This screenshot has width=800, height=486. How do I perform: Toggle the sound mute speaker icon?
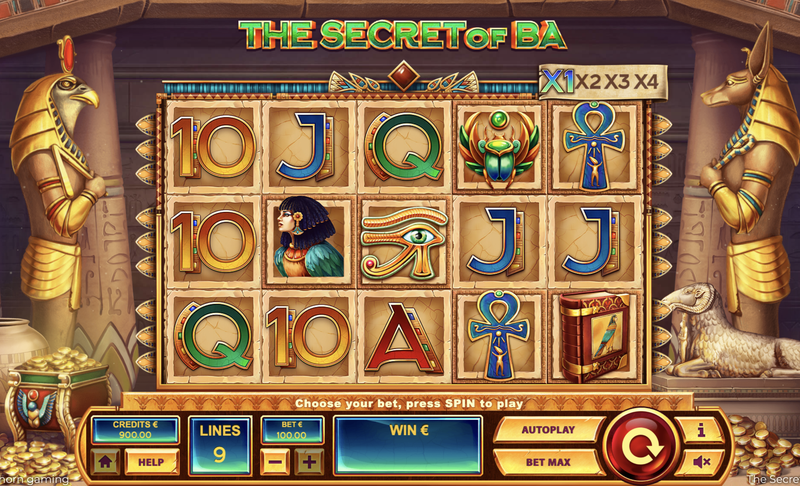(699, 462)
